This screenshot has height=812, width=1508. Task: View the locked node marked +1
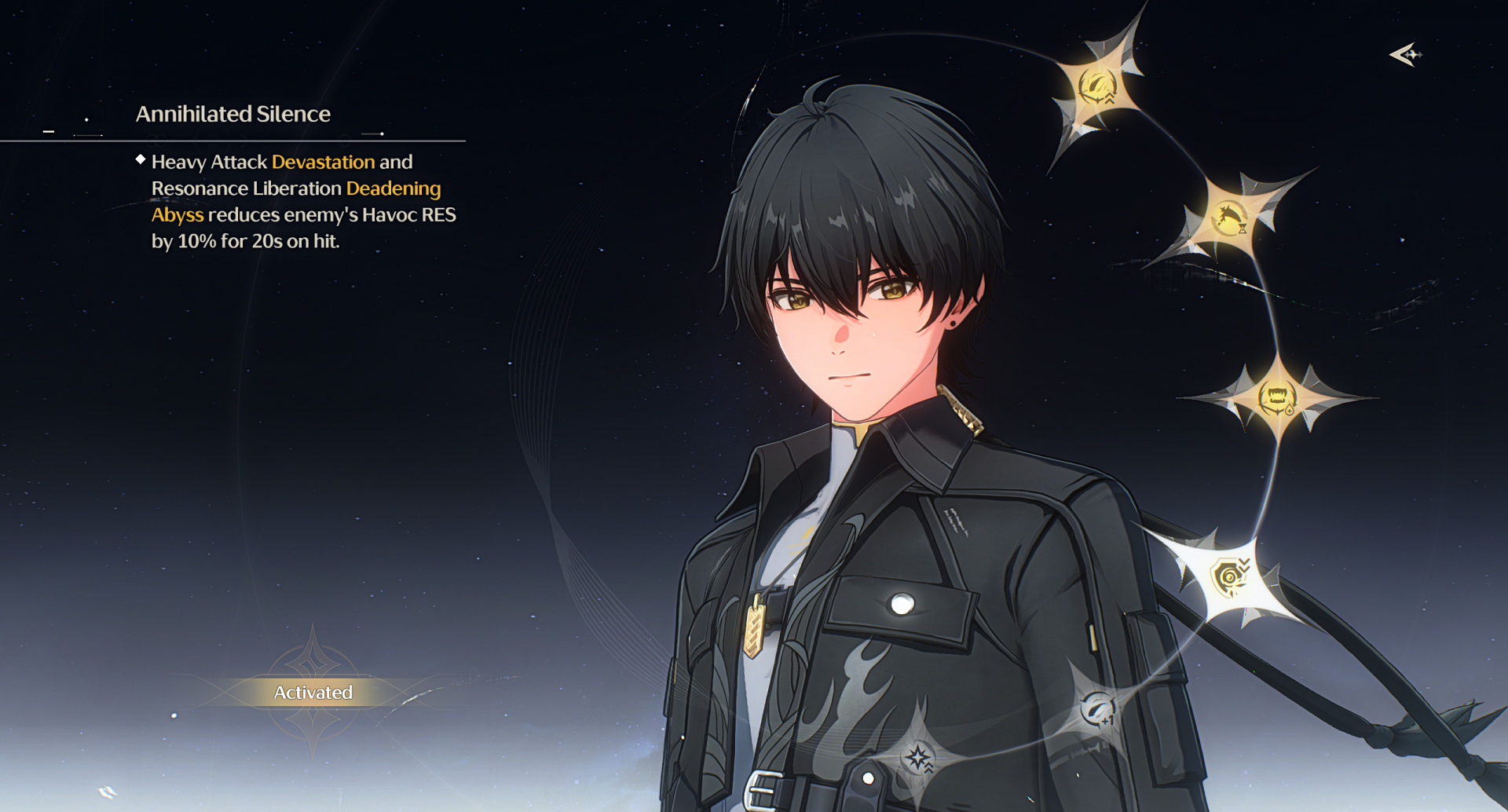[1098, 711]
